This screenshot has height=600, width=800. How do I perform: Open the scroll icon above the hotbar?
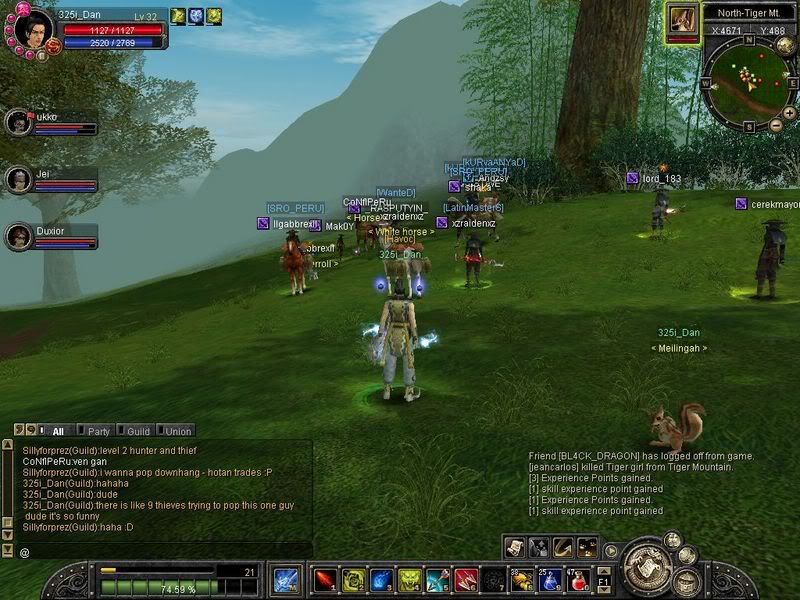(x=514, y=547)
